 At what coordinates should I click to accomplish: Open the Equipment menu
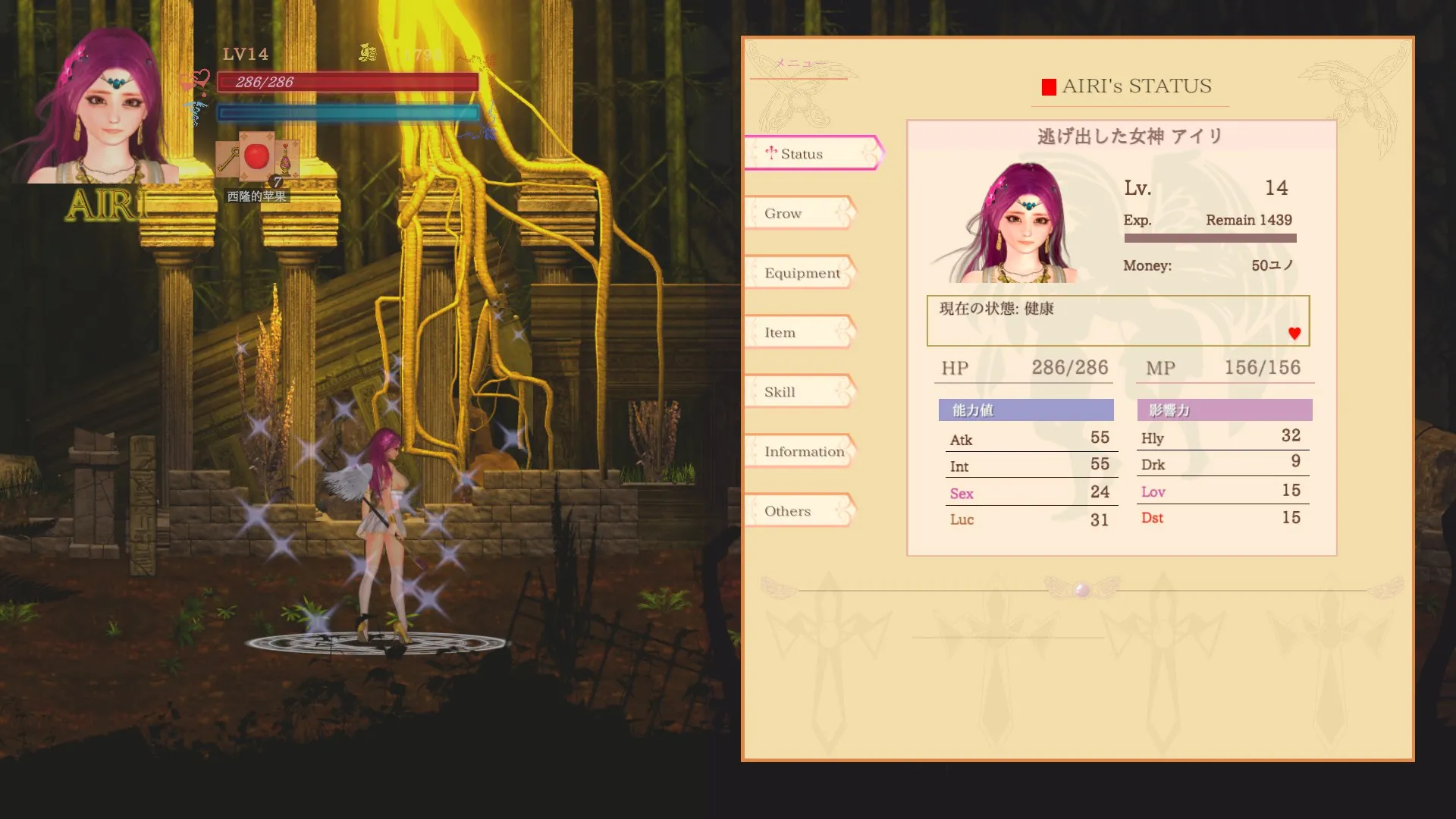coord(802,273)
